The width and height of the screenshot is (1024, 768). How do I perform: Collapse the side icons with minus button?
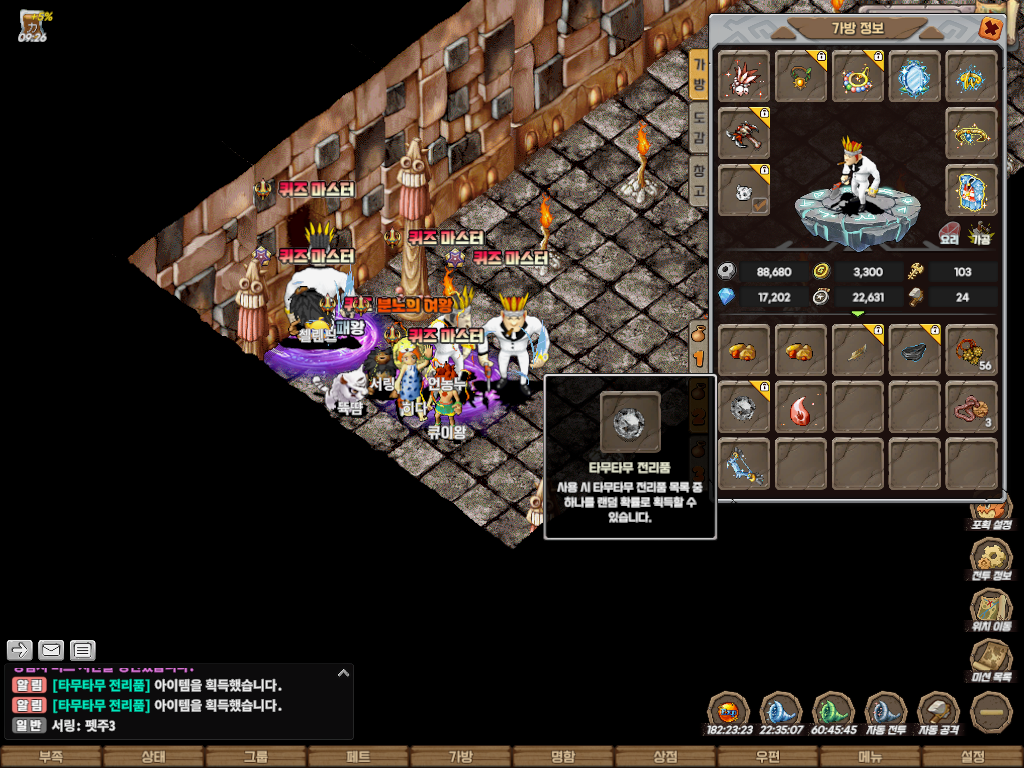click(991, 712)
